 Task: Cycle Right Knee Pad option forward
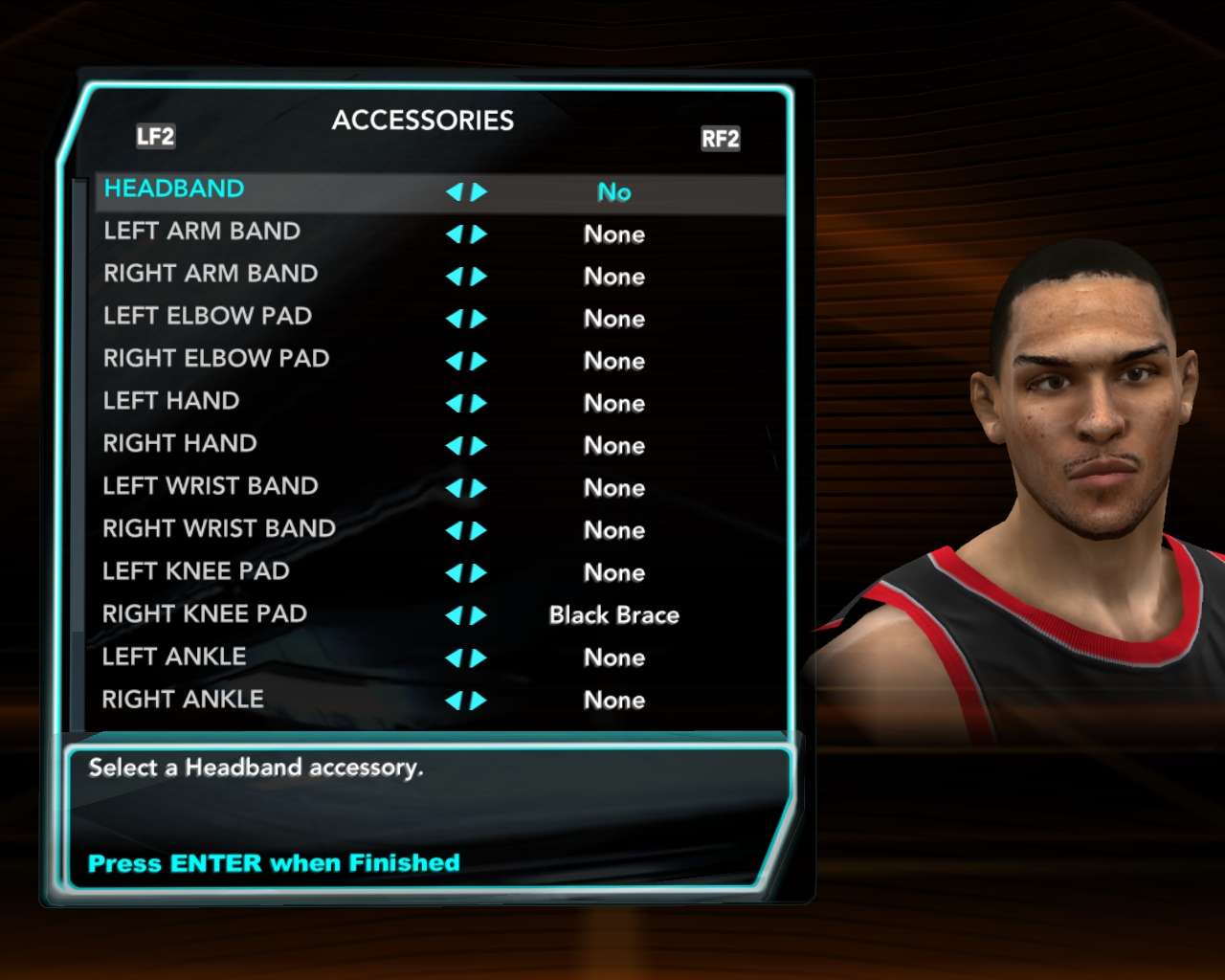click(479, 615)
